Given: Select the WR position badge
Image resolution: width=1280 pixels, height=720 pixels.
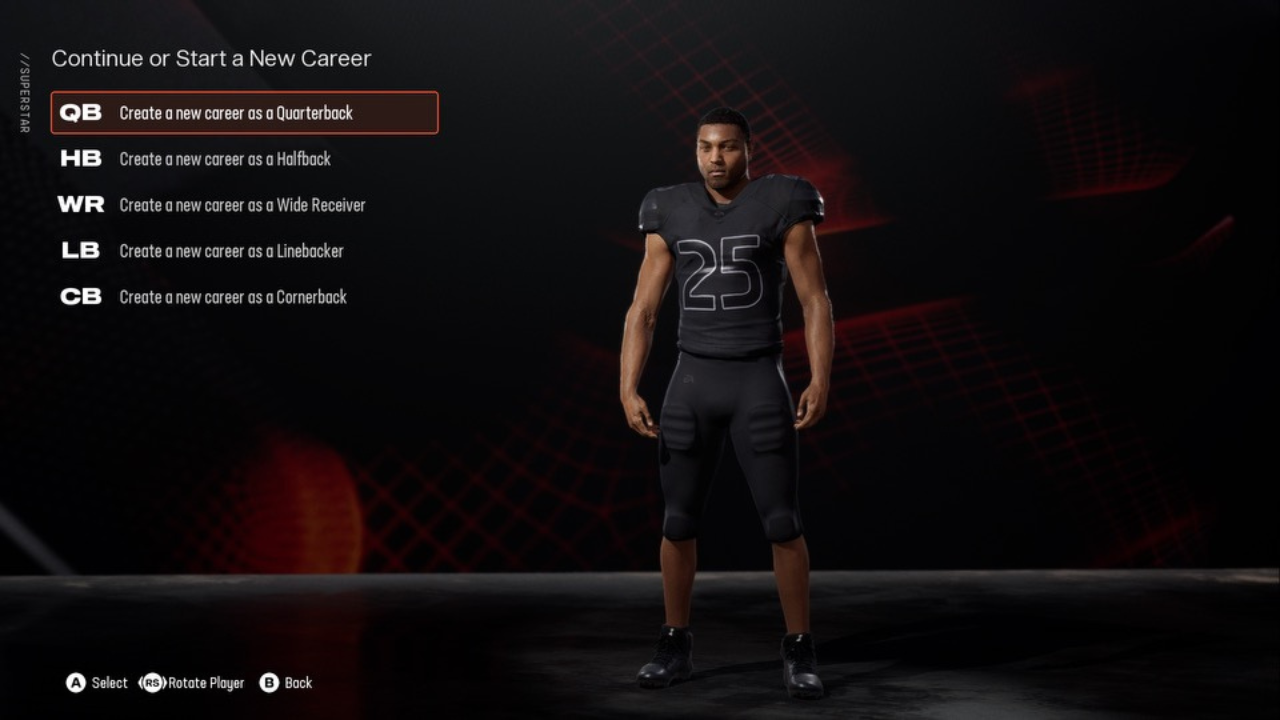Looking at the screenshot, I should pyautogui.click(x=80, y=204).
